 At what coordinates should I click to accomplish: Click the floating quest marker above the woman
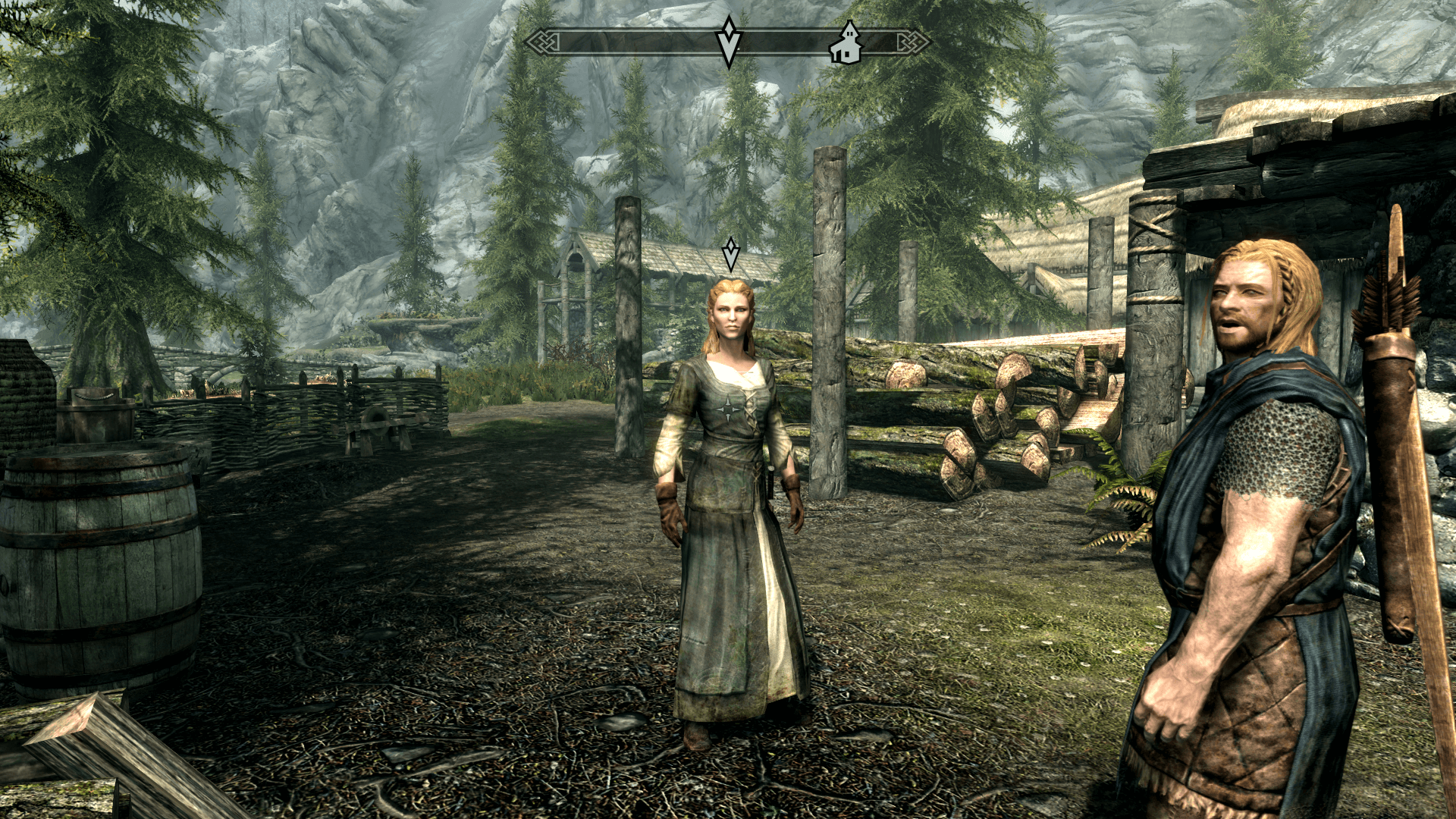tap(730, 254)
